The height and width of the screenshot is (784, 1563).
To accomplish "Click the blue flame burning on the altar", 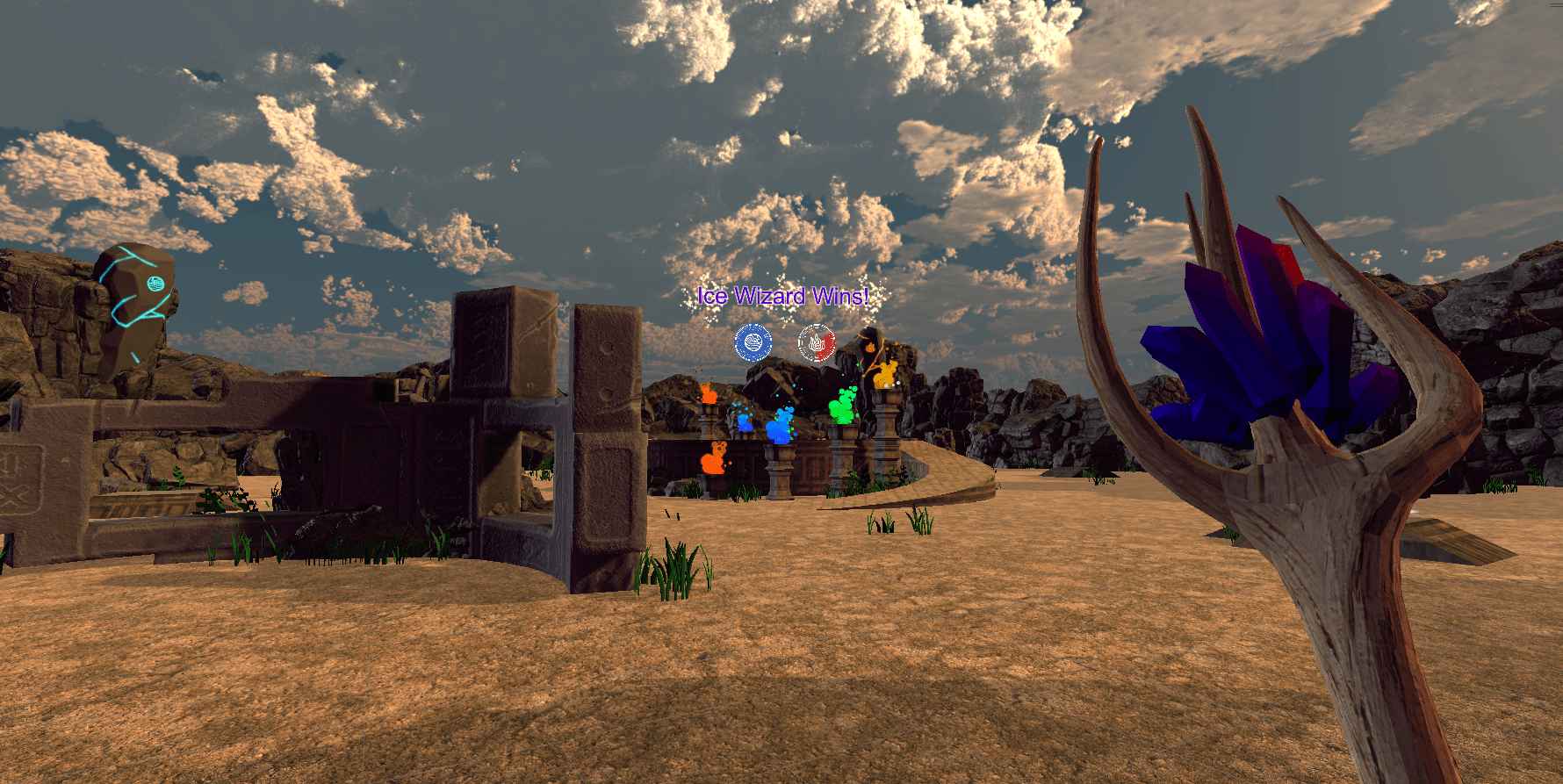I will pyautogui.click(x=780, y=428).
